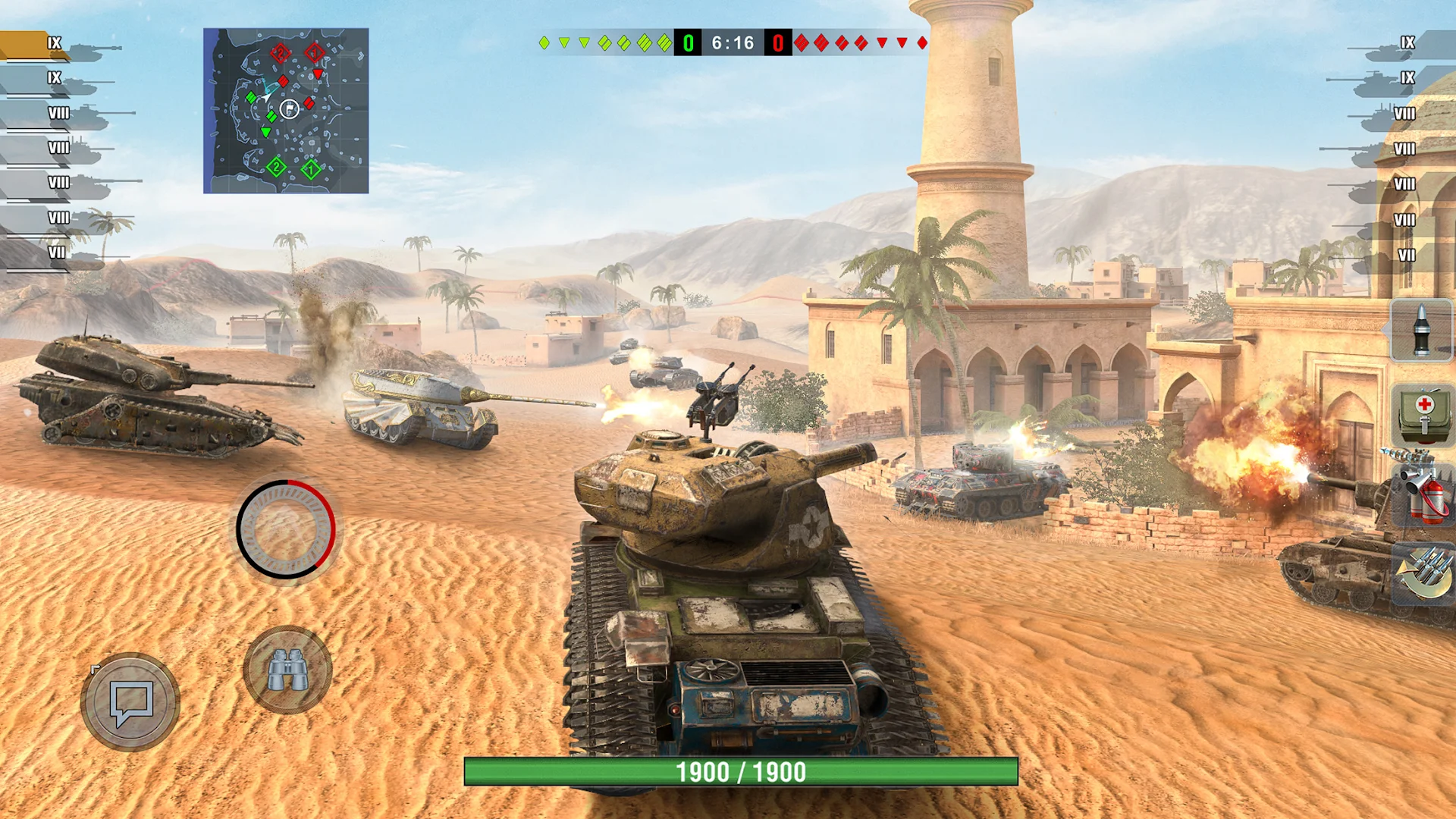Tap the green team score counter

(687, 42)
